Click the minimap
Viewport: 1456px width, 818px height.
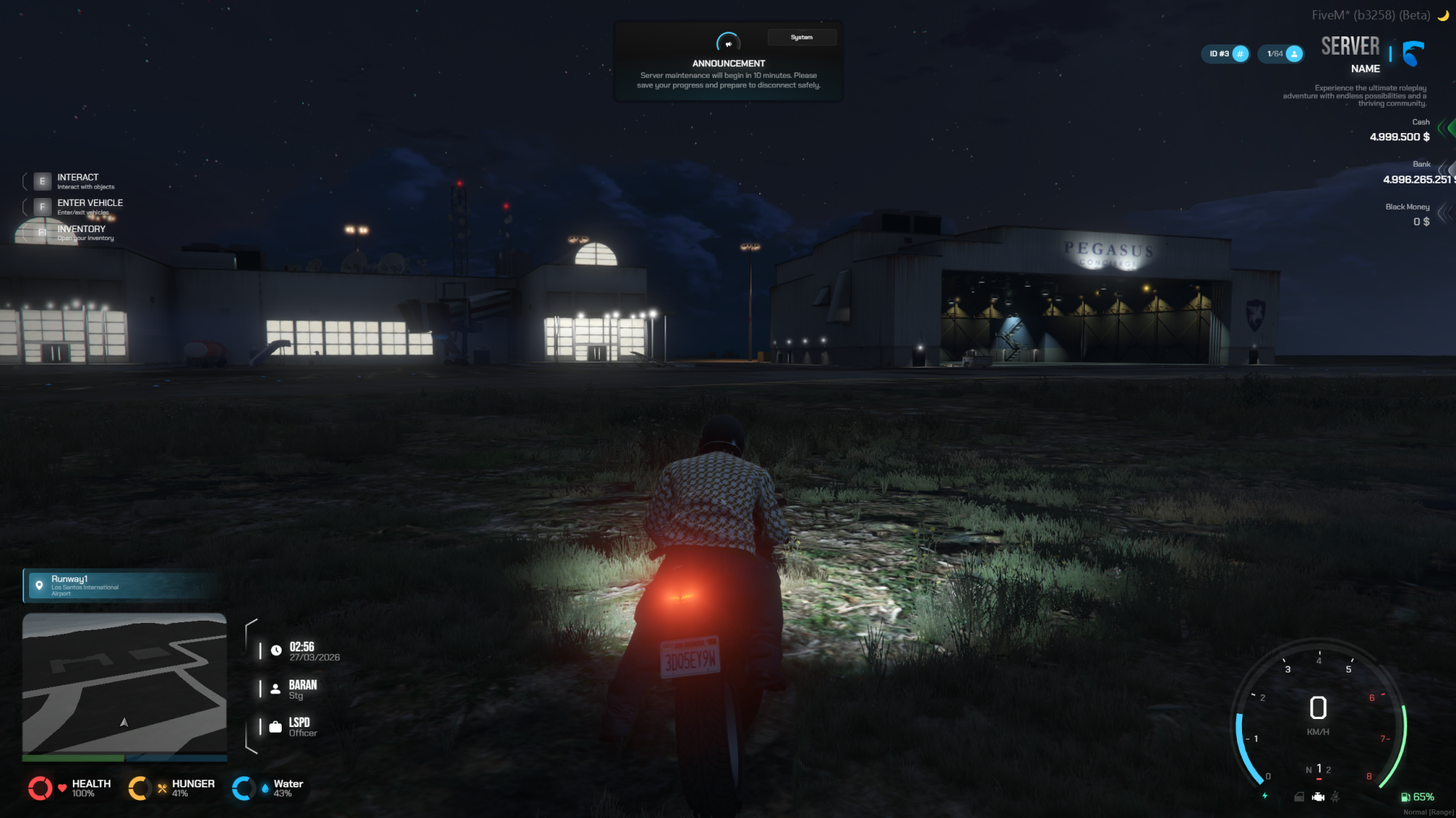click(x=124, y=684)
